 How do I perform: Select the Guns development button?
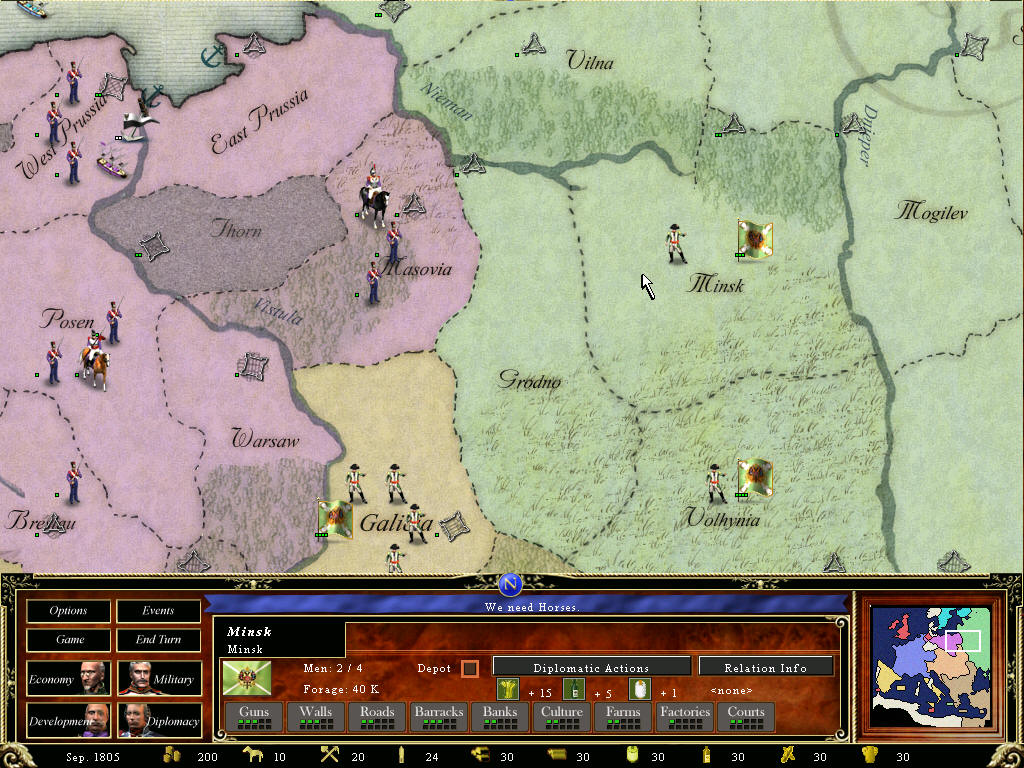tap(254, 716)
